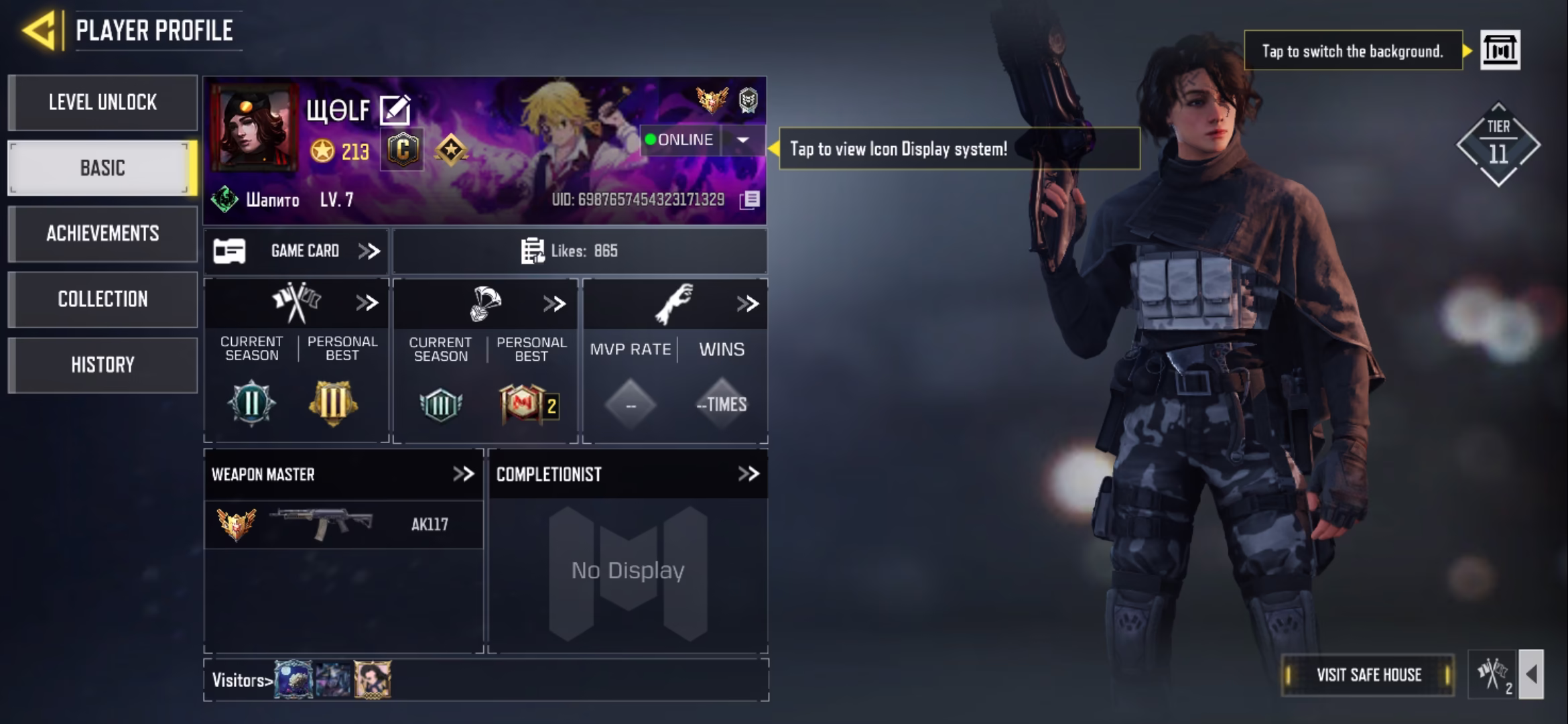This screenshot has width=1568, height=724.
Task: Go back using the yellow arrow
Action: tap(39, 30)
